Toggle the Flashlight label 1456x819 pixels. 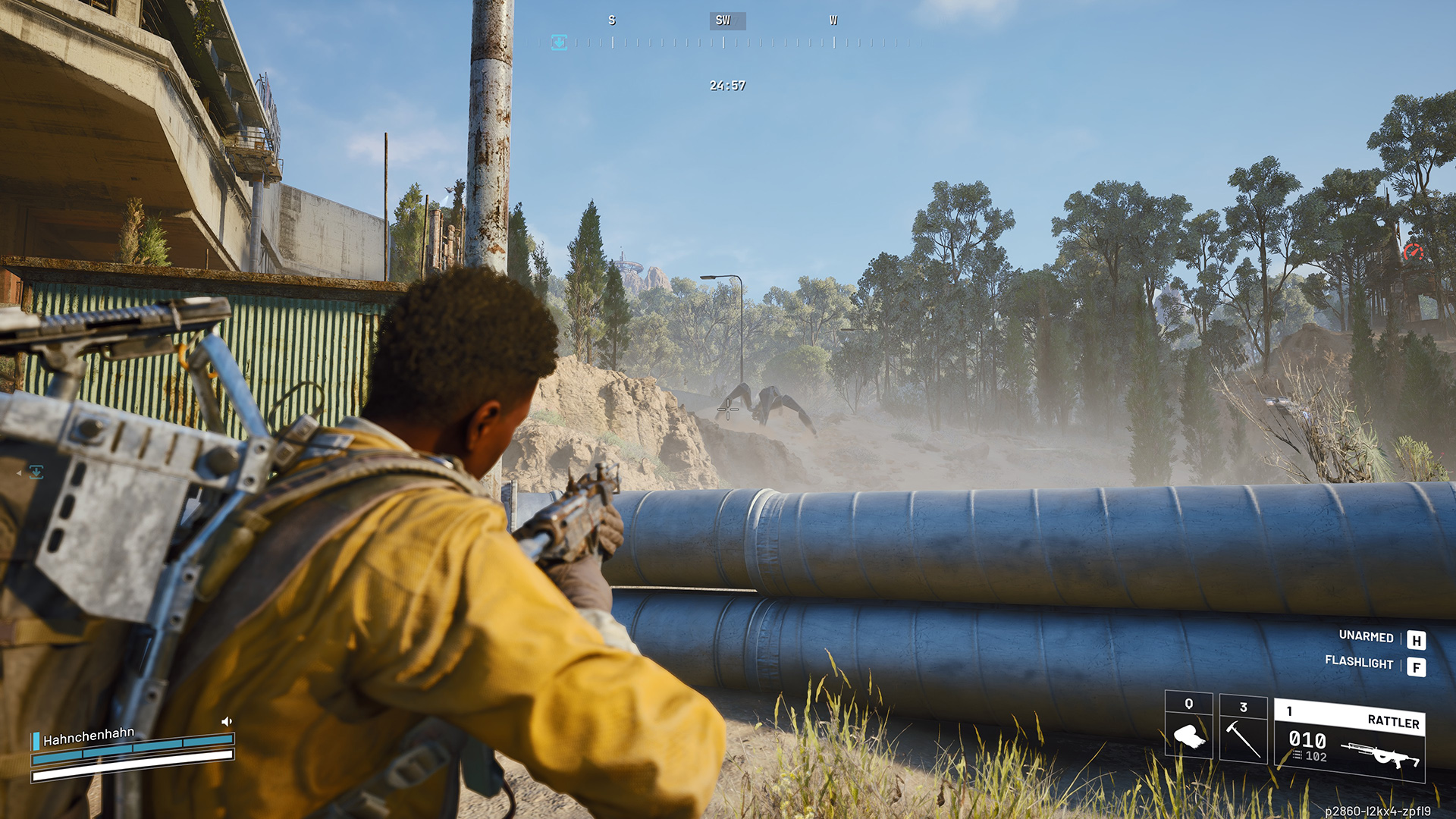click(1359, 662)
